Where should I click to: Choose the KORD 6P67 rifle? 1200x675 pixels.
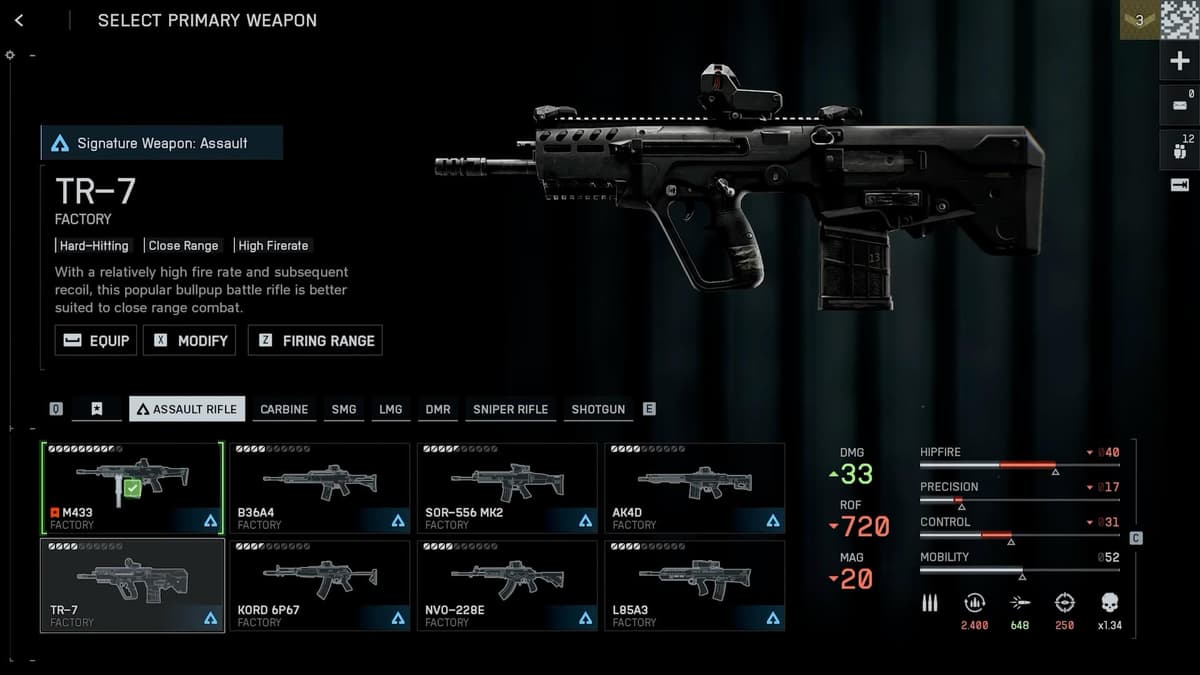319,586
